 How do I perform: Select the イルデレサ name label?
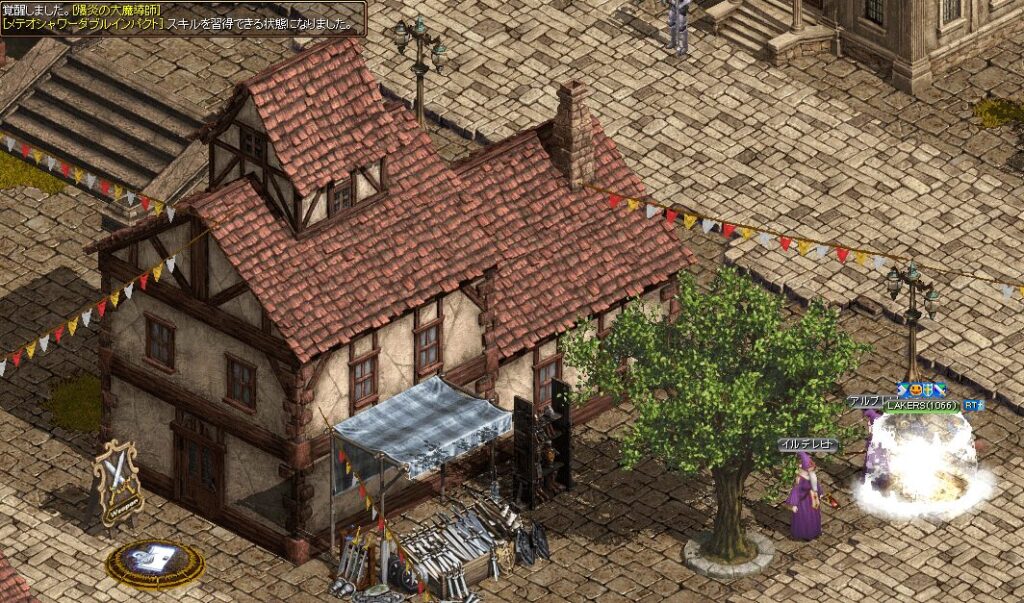(807, 443)
